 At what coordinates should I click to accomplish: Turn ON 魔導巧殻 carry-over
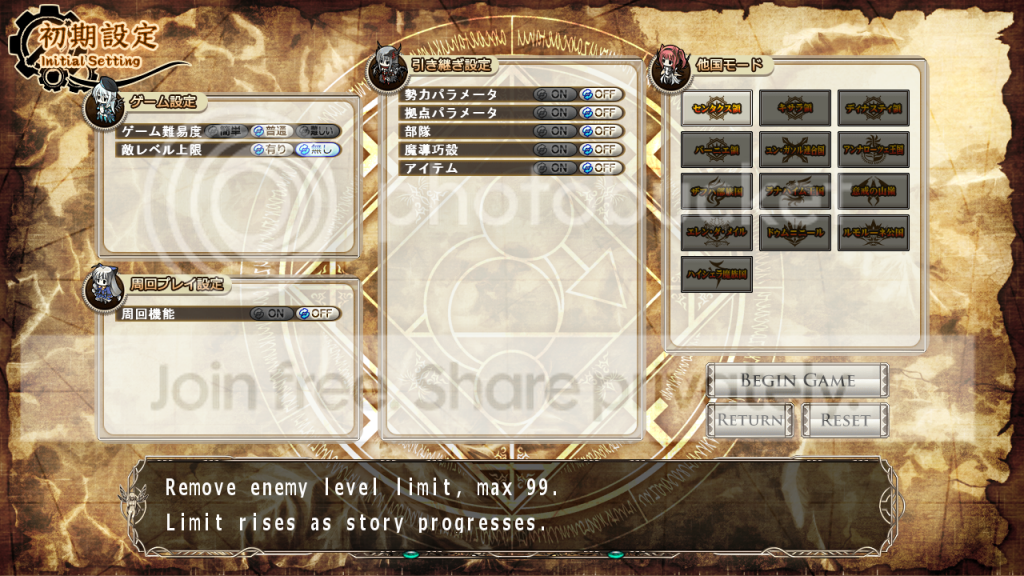pyautogui.click(x=554, y=149)
